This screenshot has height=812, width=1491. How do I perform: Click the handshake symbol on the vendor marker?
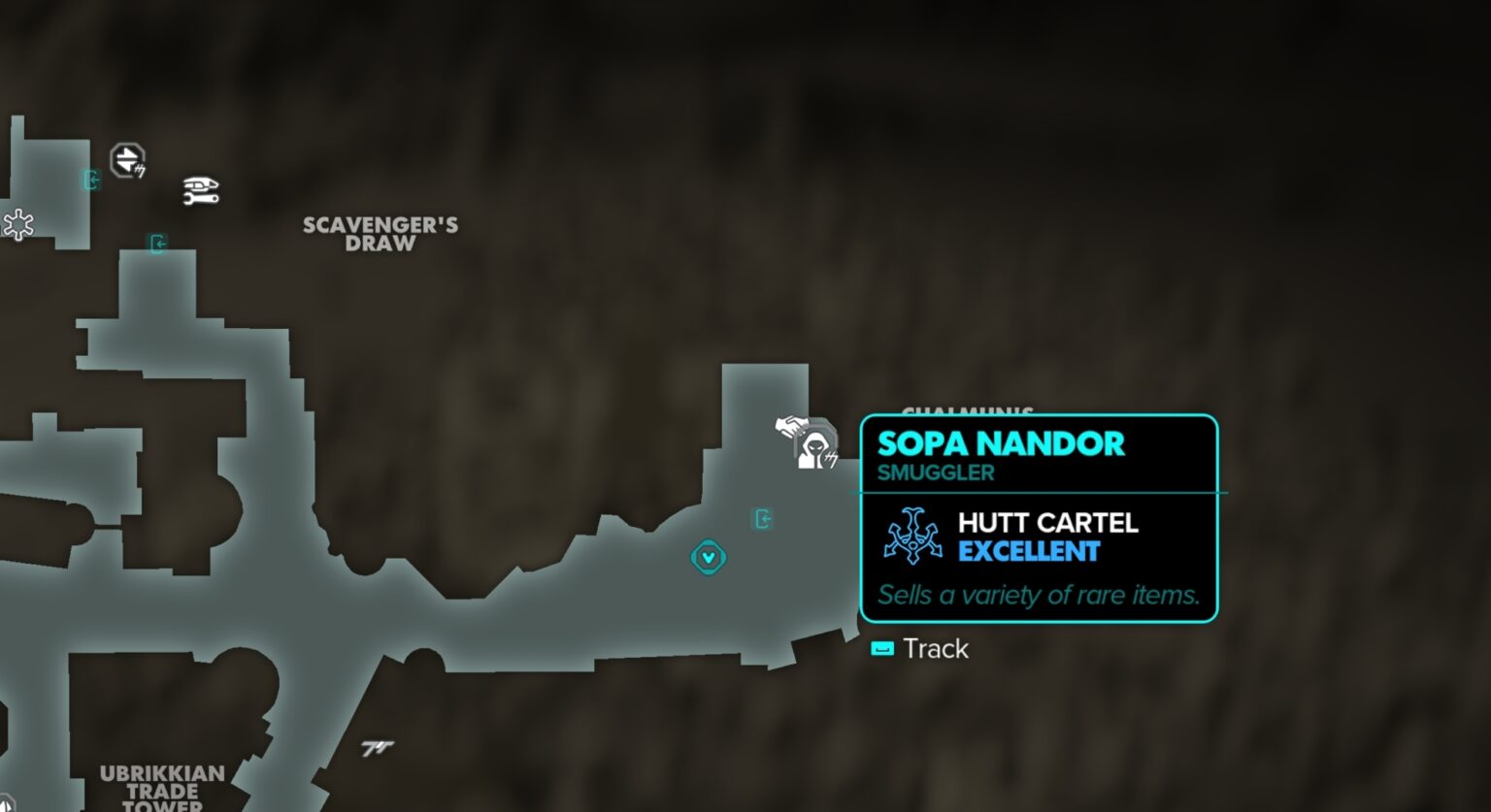click(790, 425)
